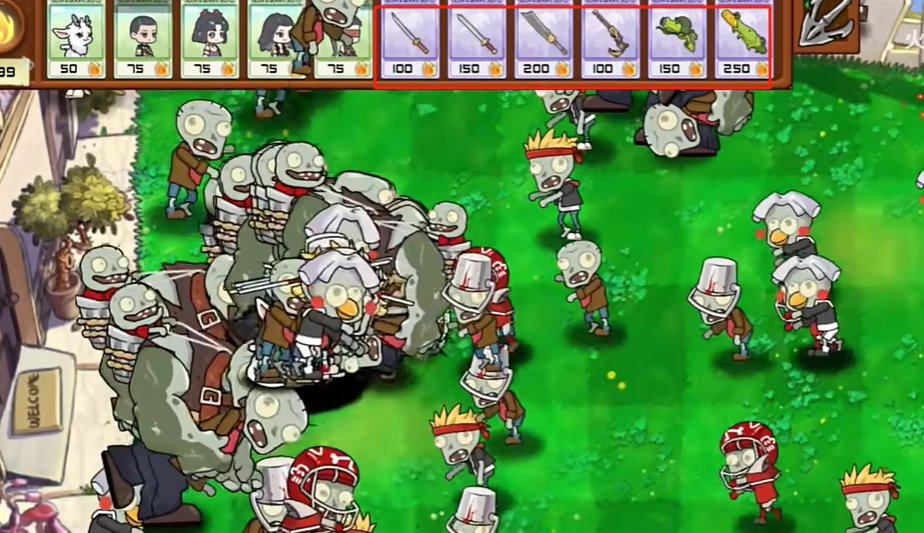
Task: Pick the girl with hair buns card
Action: tap(209, 38)
